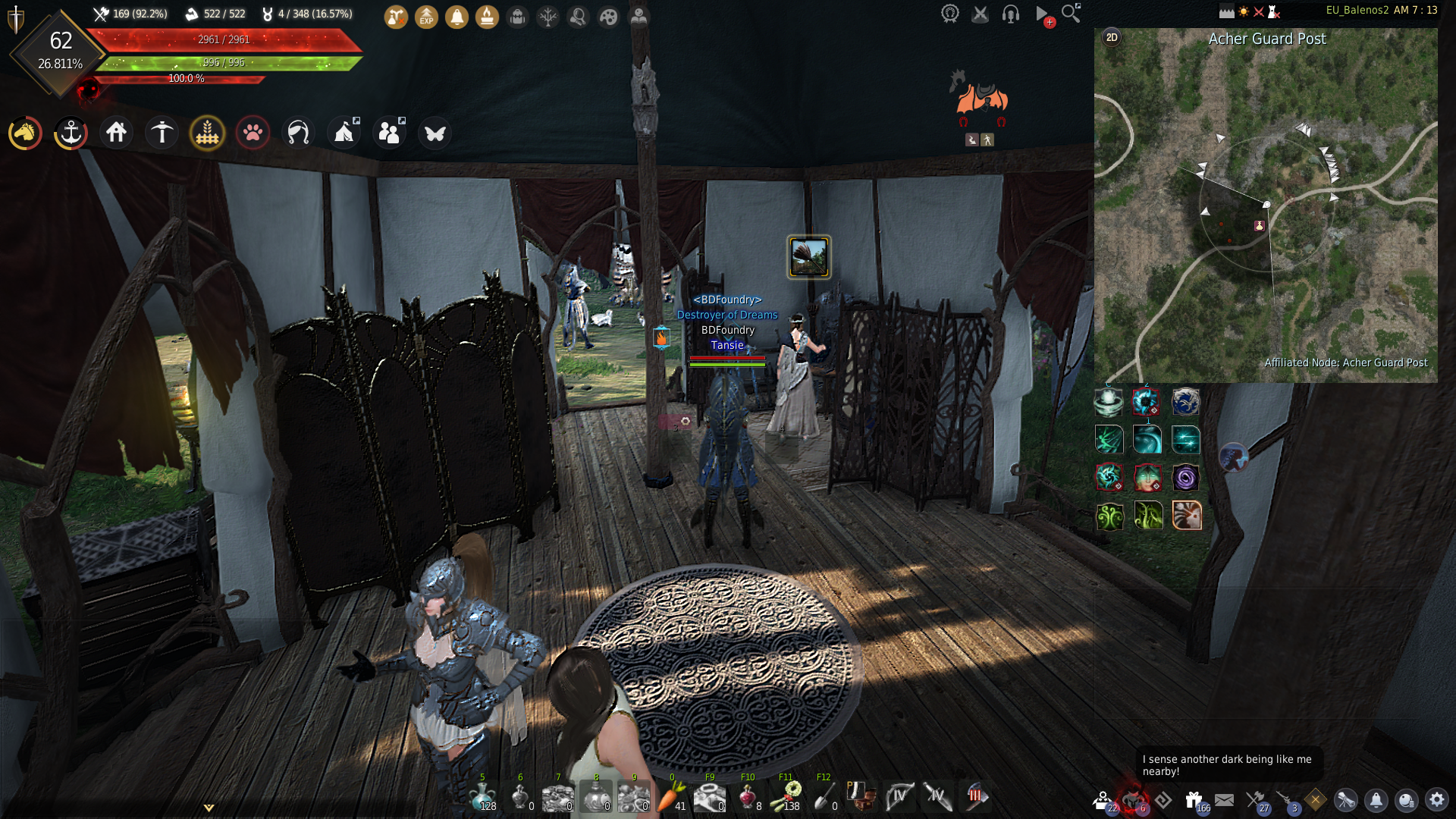Screen dimensions: 1456x819
Task: Open the pet paw icon
Action: click(253, 133)
